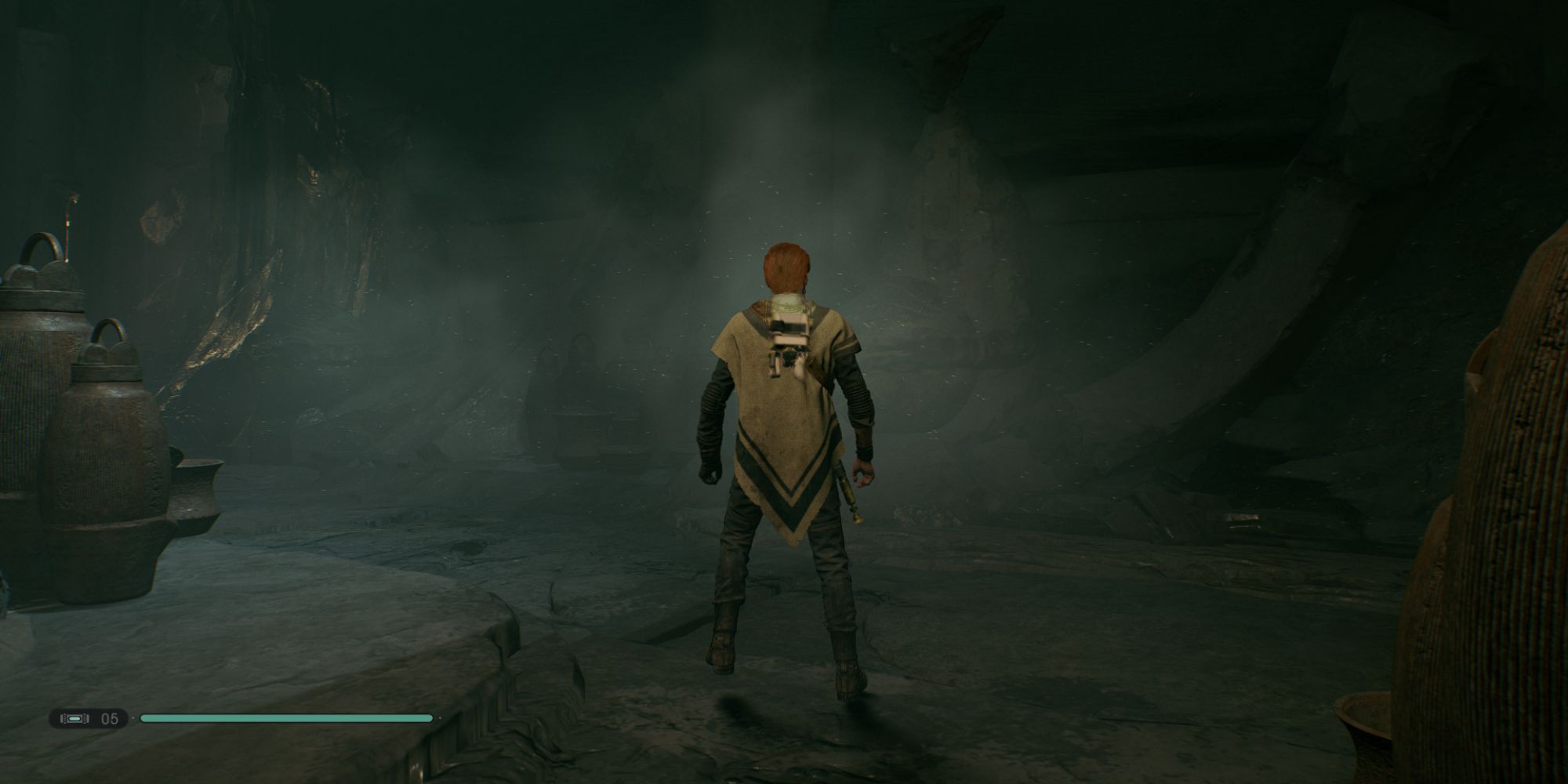Click Cal Kestis standing in the cave center
Image resolution: width=1568 pixels, height=784 pixels.
[x=784, y=470]
